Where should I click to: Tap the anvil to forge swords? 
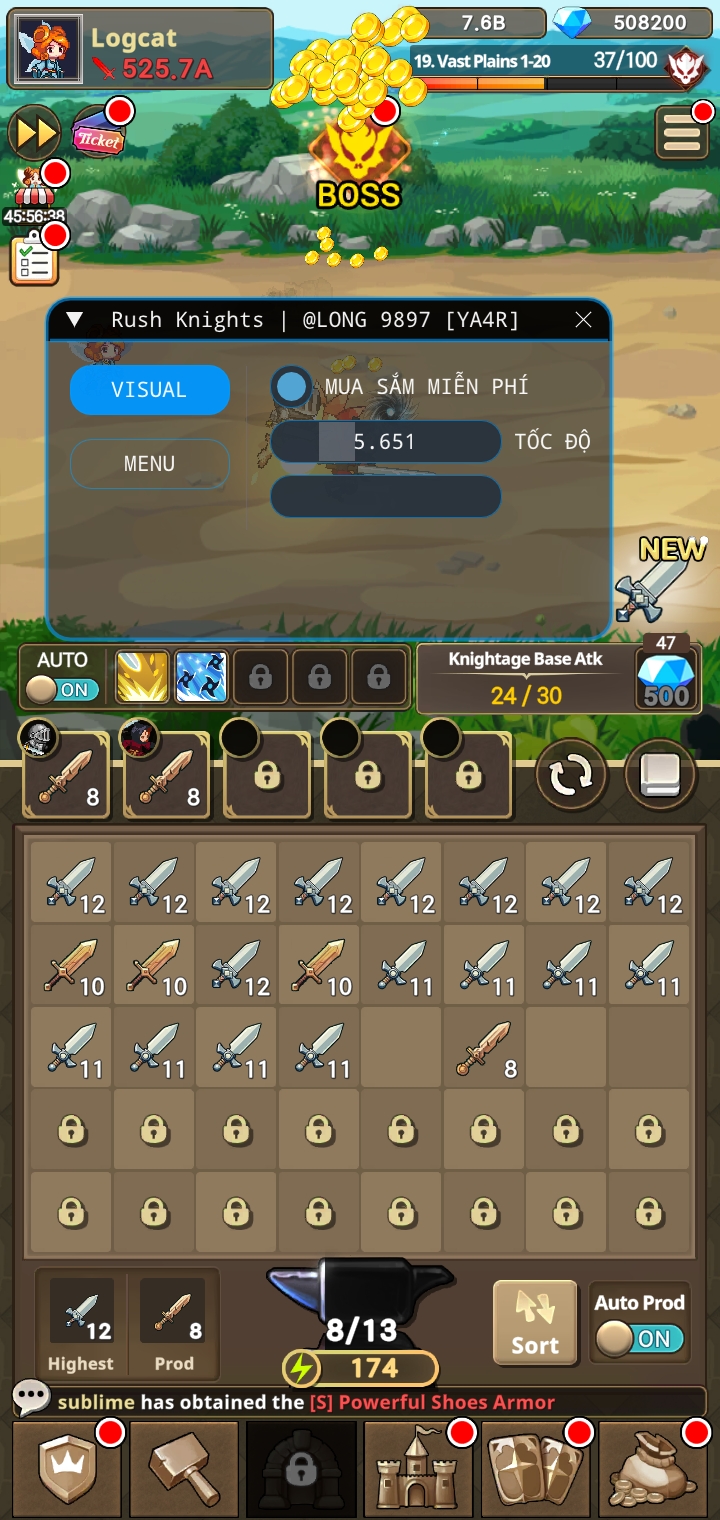361,1300
